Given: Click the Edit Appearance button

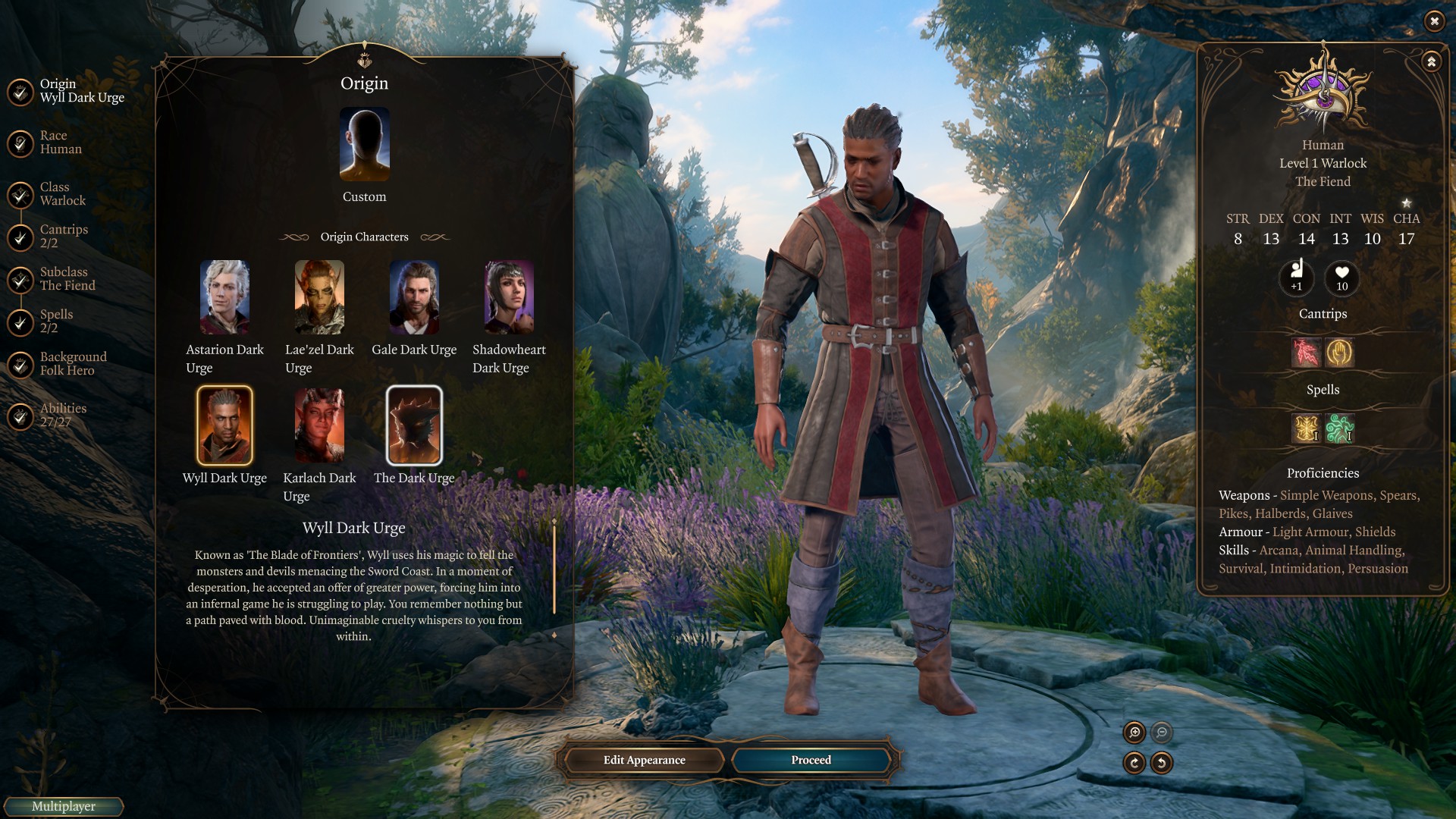Looking at the screenshot, I should point(644,760).
